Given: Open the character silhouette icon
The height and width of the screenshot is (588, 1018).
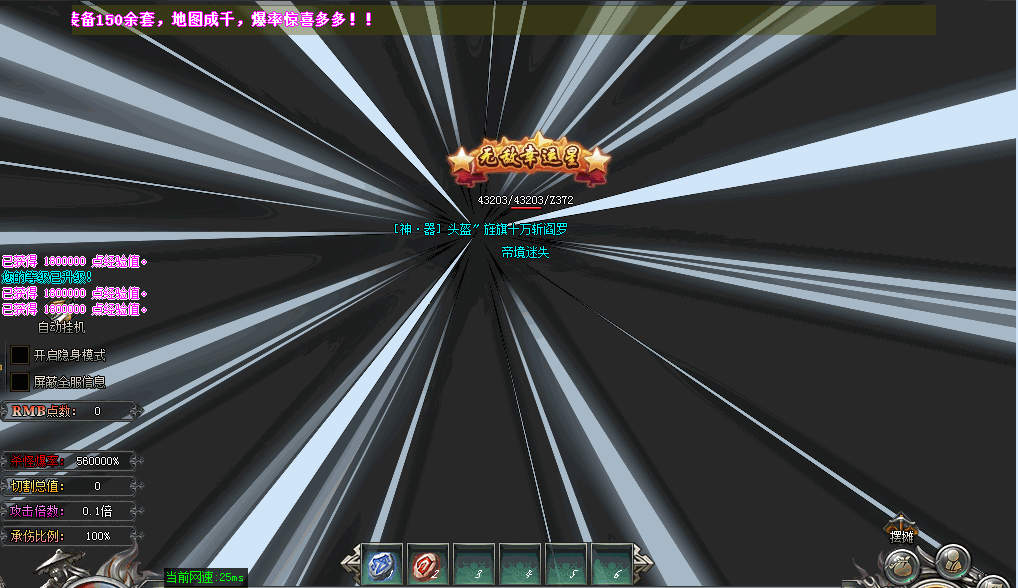Looking at the screenshot, I should click(x=953, y=560).
